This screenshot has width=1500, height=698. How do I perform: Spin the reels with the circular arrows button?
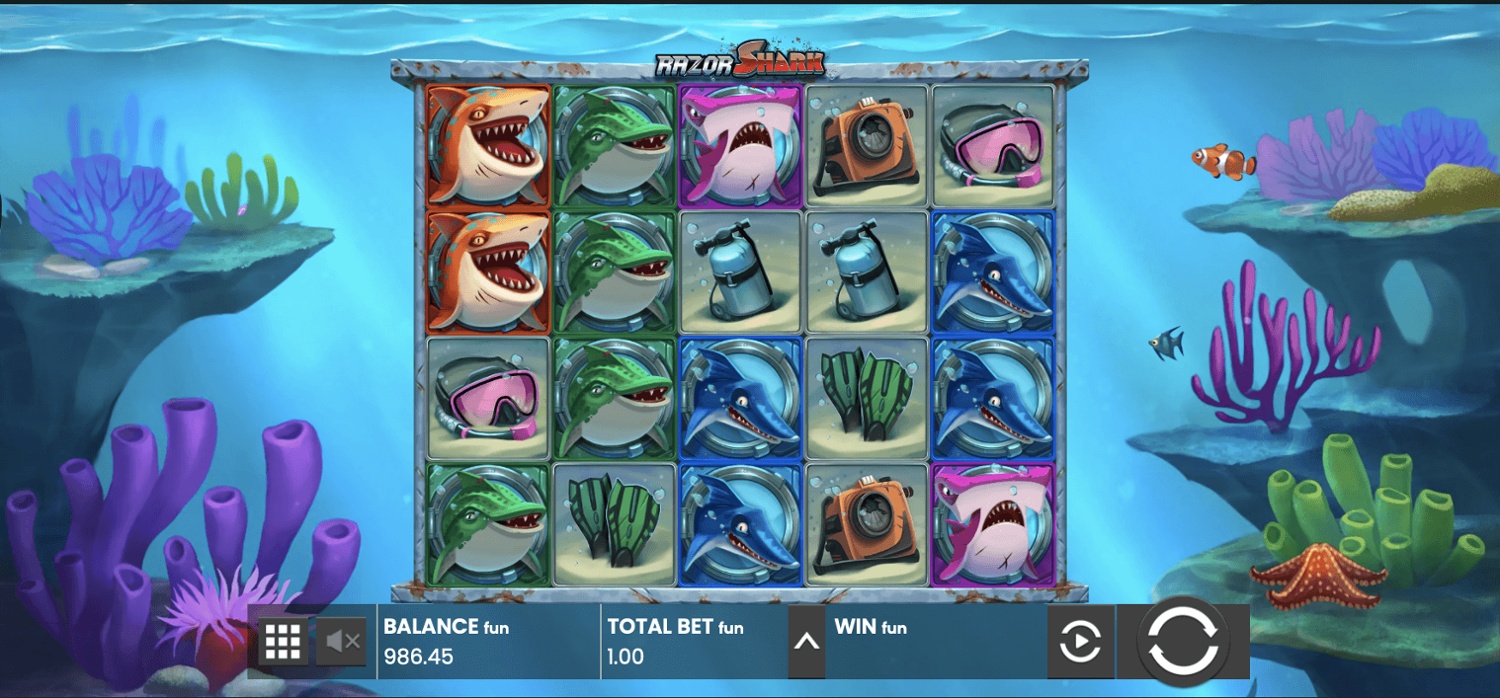(1183, 641)
